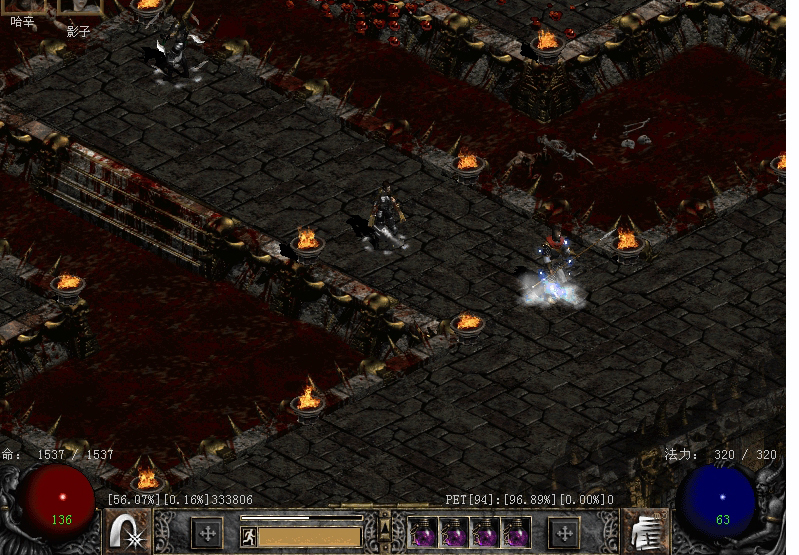Image resolution: width=799 pixels, height=555 pixels.
Task: Click the 影子 summon portrait
Action: (79, 6)
